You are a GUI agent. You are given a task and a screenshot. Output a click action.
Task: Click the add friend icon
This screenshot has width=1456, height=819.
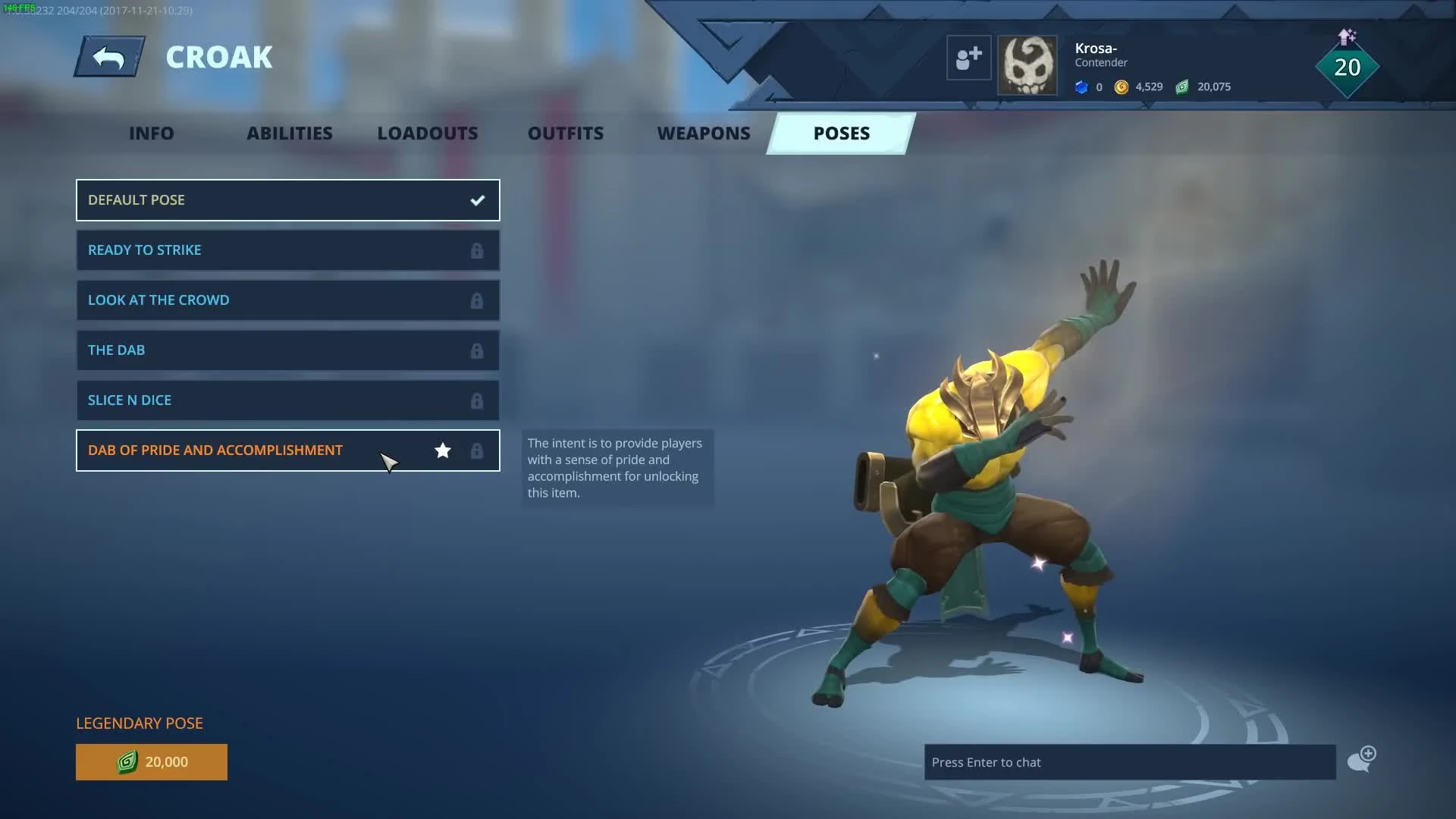[968, 57]
